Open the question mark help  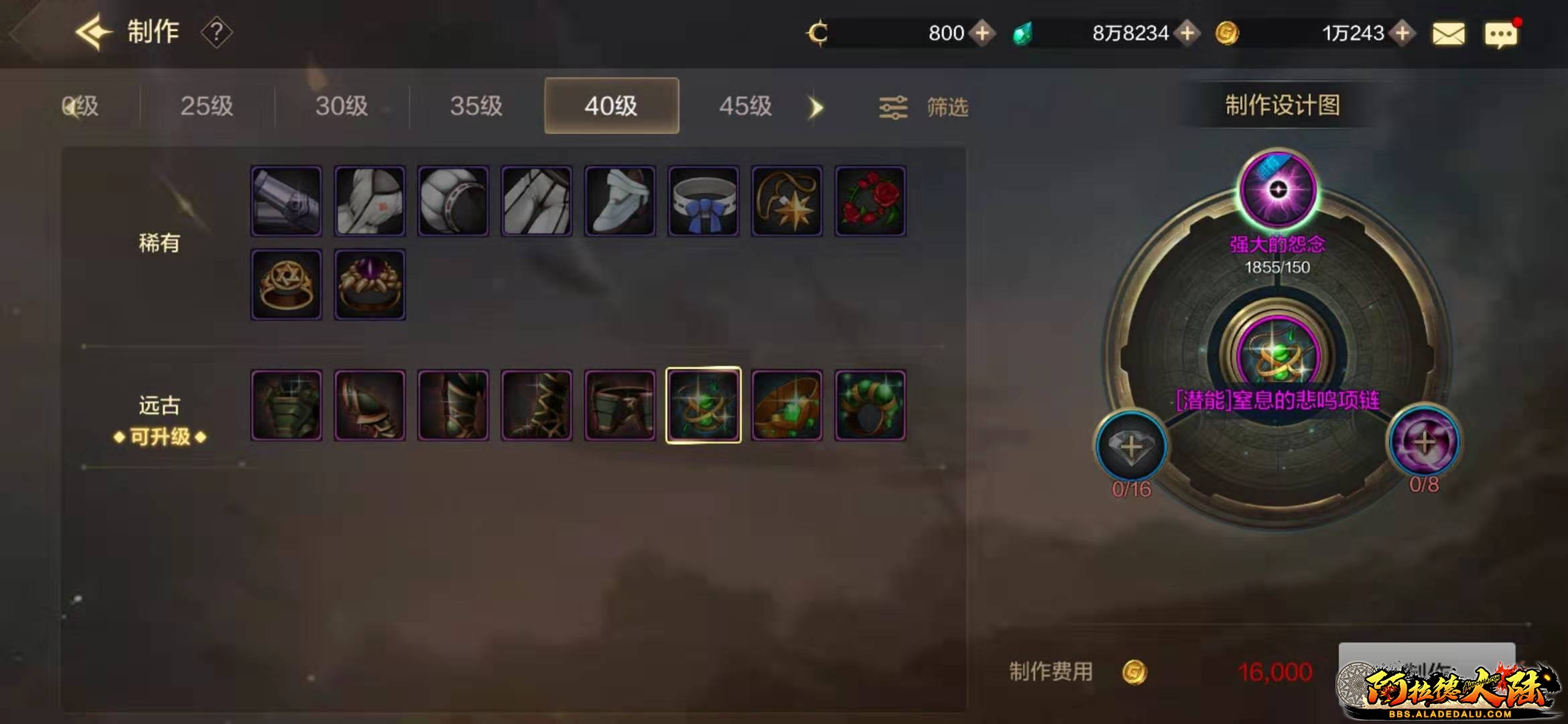[x=216, y=32]
